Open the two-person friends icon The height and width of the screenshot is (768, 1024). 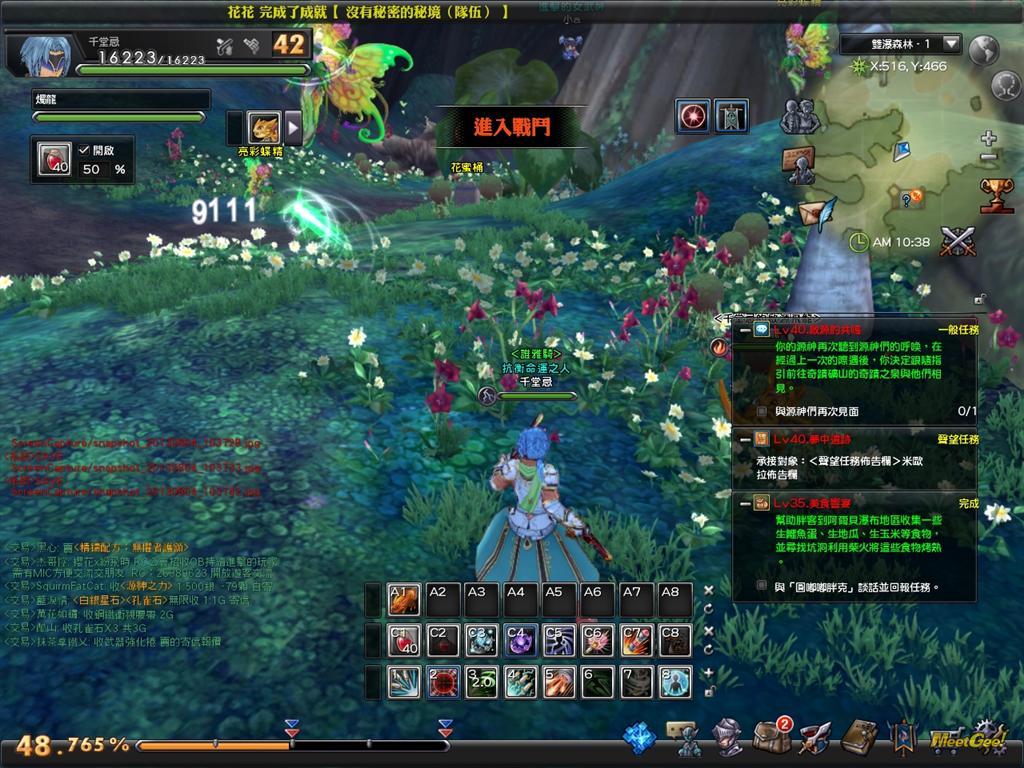799,117
